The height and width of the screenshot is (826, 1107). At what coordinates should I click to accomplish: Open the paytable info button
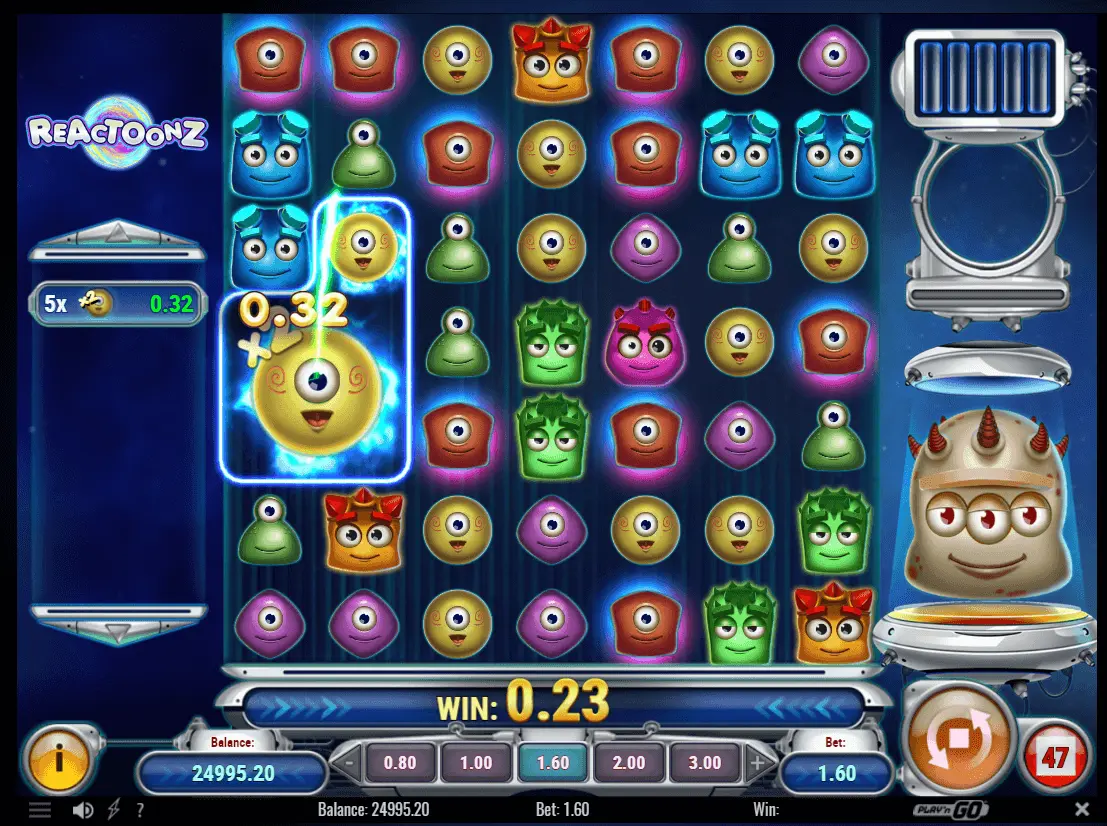coord(59,759)
